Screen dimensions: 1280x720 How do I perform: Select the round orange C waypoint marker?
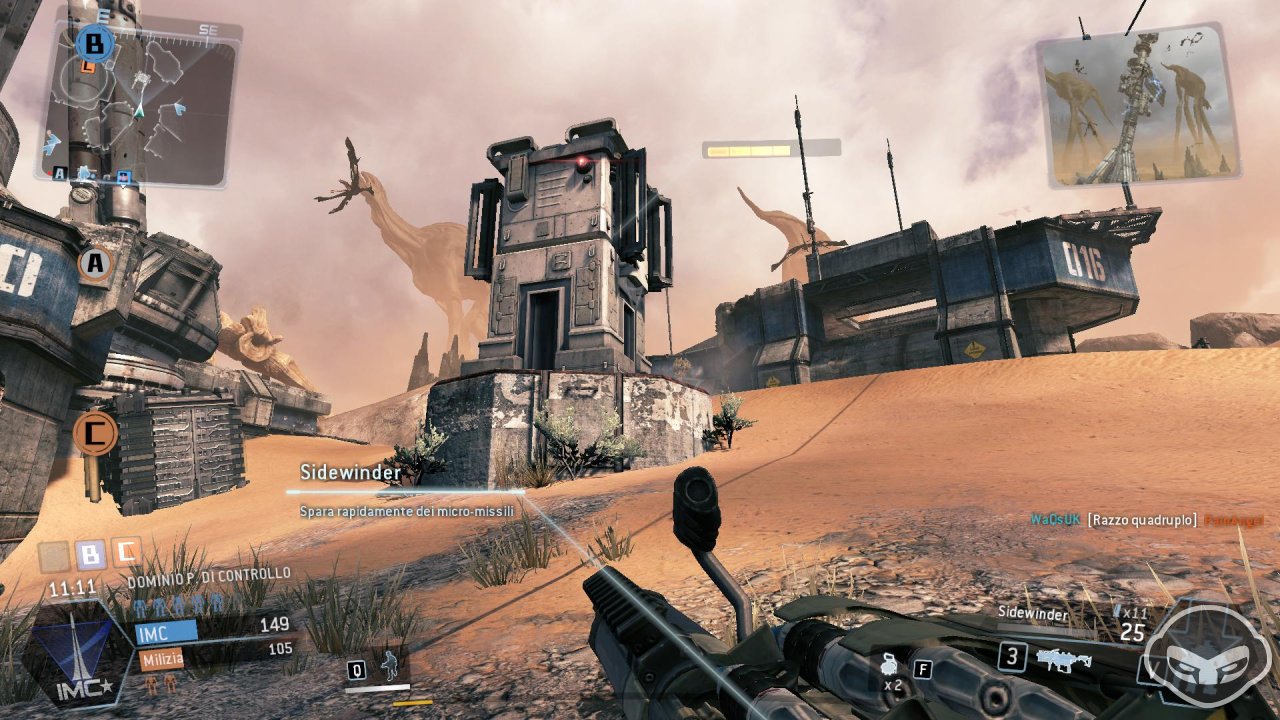tap(95, 433)
